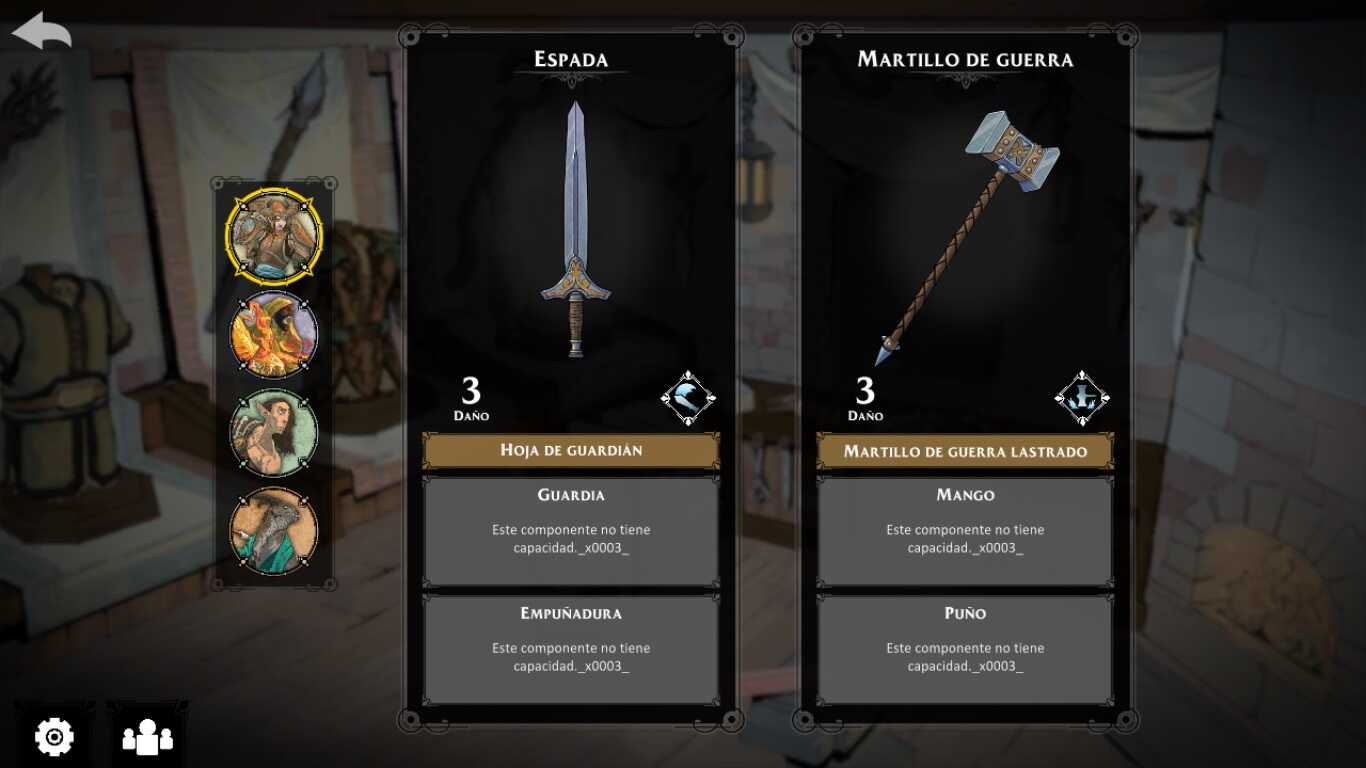Select the Hoja de guardián component
1366x768 pixels.
pyautogui.click(x=571, y=451)
